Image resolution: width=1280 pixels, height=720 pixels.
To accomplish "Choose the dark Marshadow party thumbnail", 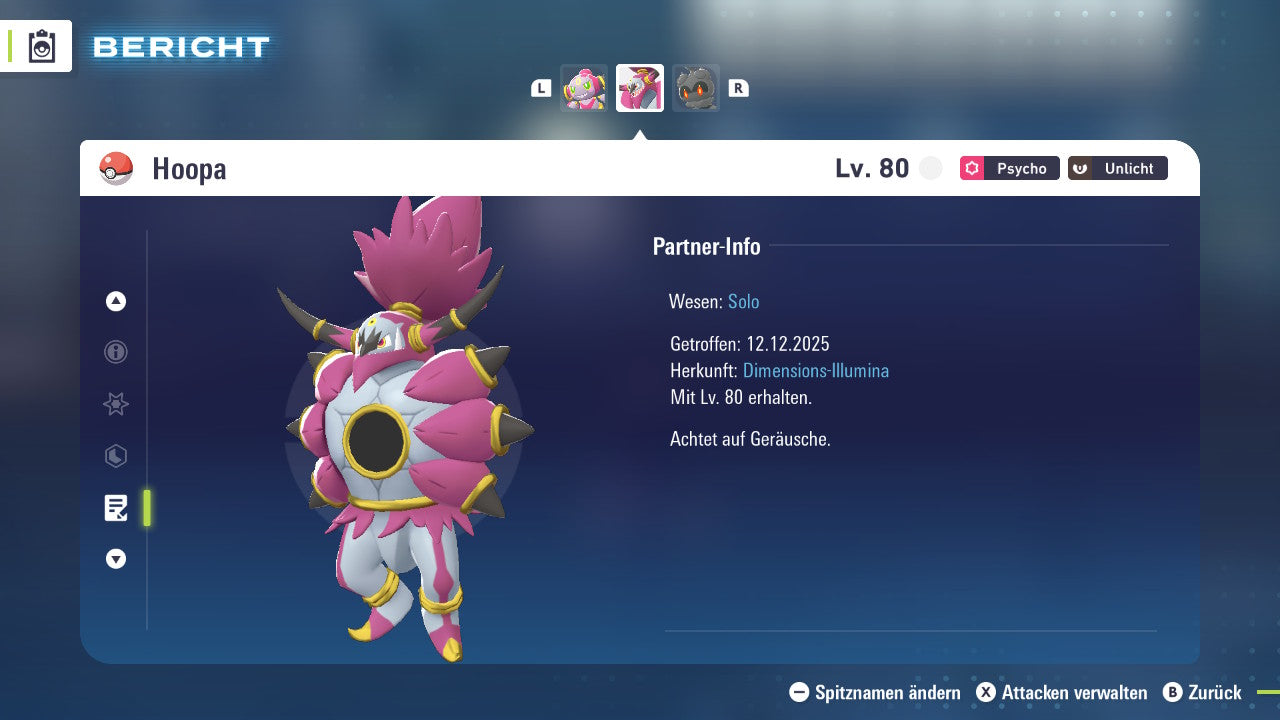I will [x=696, y=88].
